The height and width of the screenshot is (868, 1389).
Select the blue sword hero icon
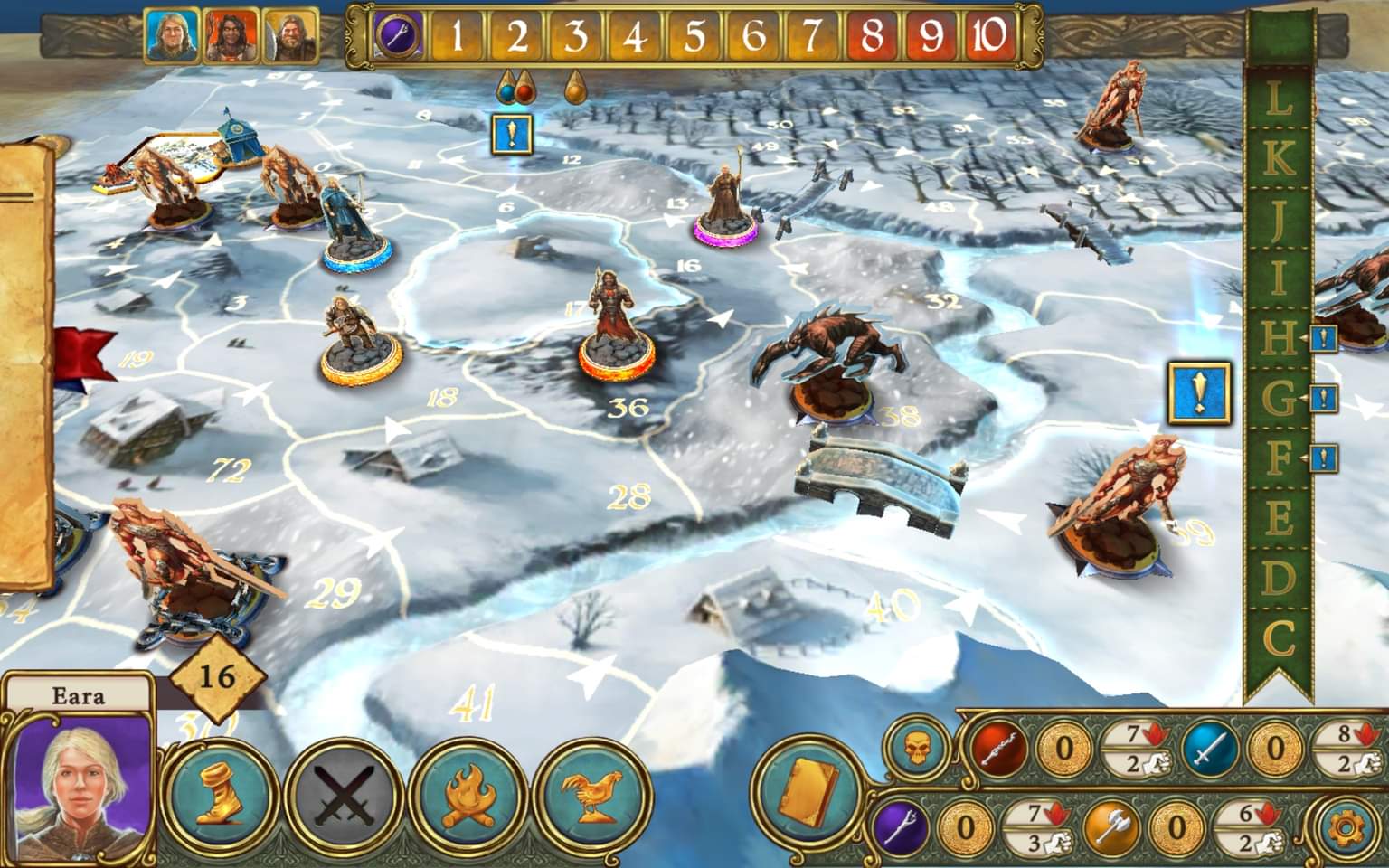(1212, 750)
